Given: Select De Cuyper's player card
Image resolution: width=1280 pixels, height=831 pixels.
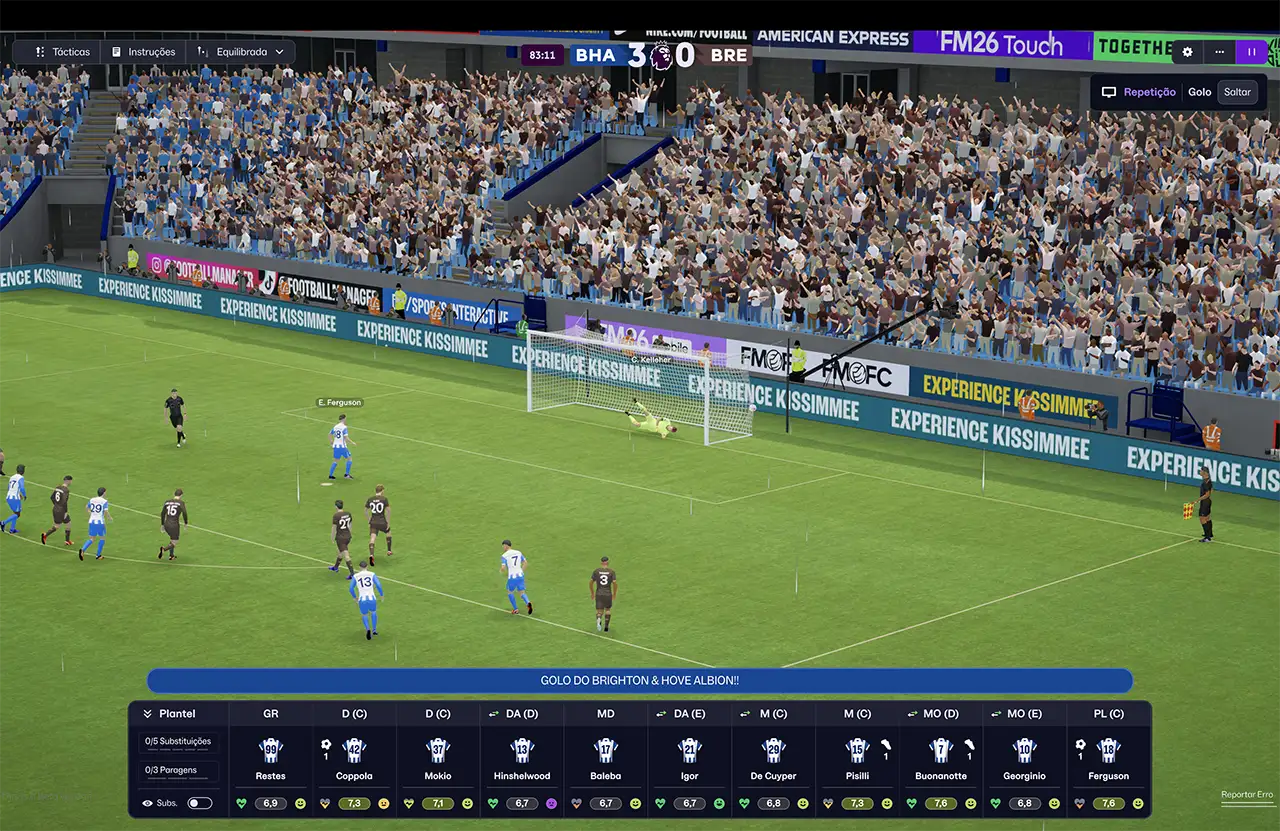Looking at the screenshot, I should pyautogui.click(x=773, y=760).
